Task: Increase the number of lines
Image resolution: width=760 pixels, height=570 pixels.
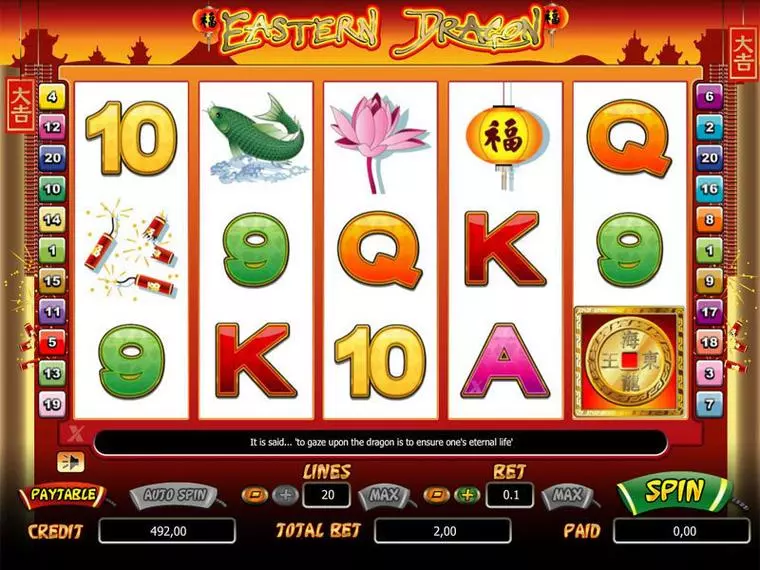Action: [x=285, y=495]
